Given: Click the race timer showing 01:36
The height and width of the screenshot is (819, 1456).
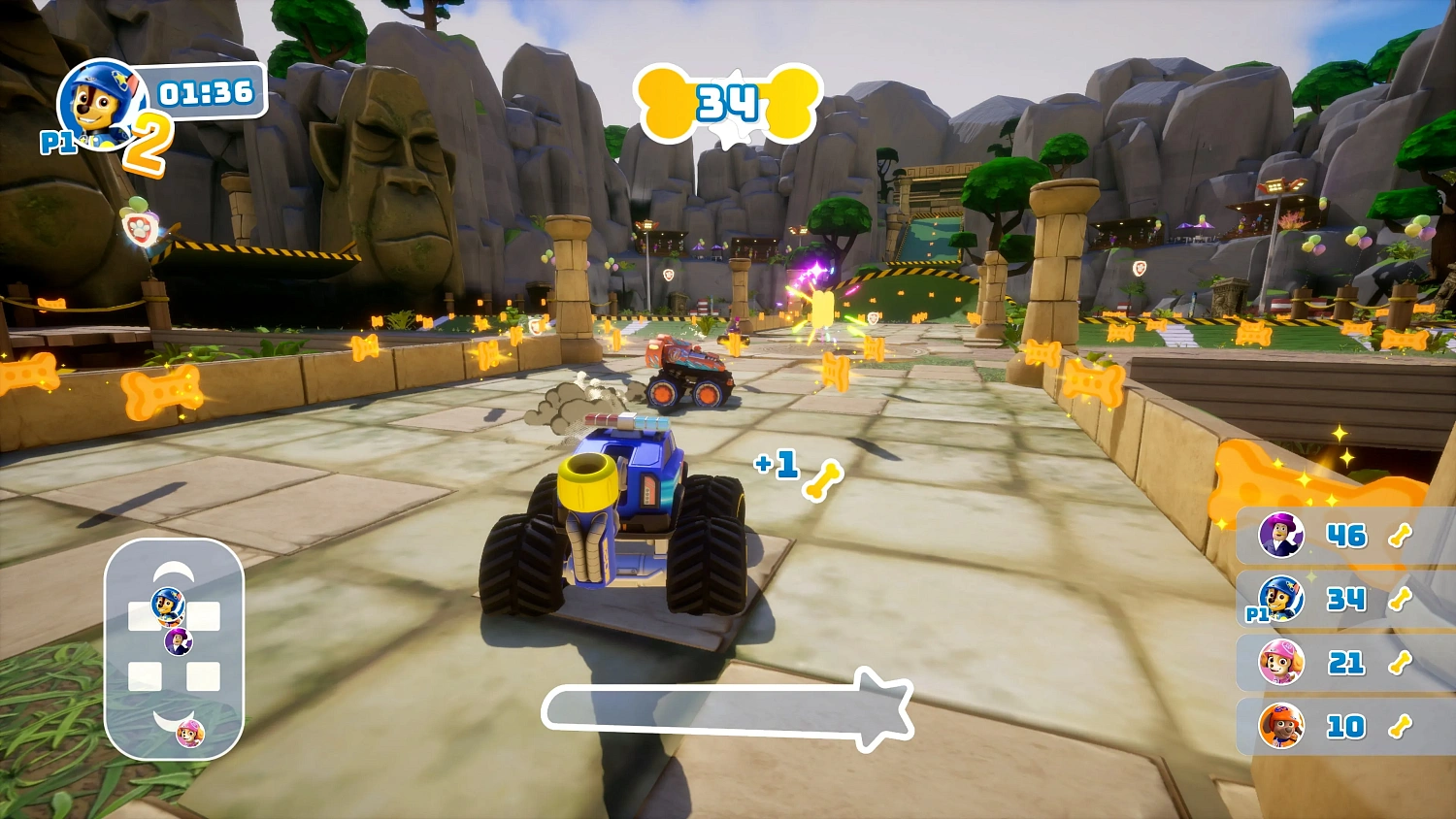Looking at the screenshot, I should (x=209, y=92).
